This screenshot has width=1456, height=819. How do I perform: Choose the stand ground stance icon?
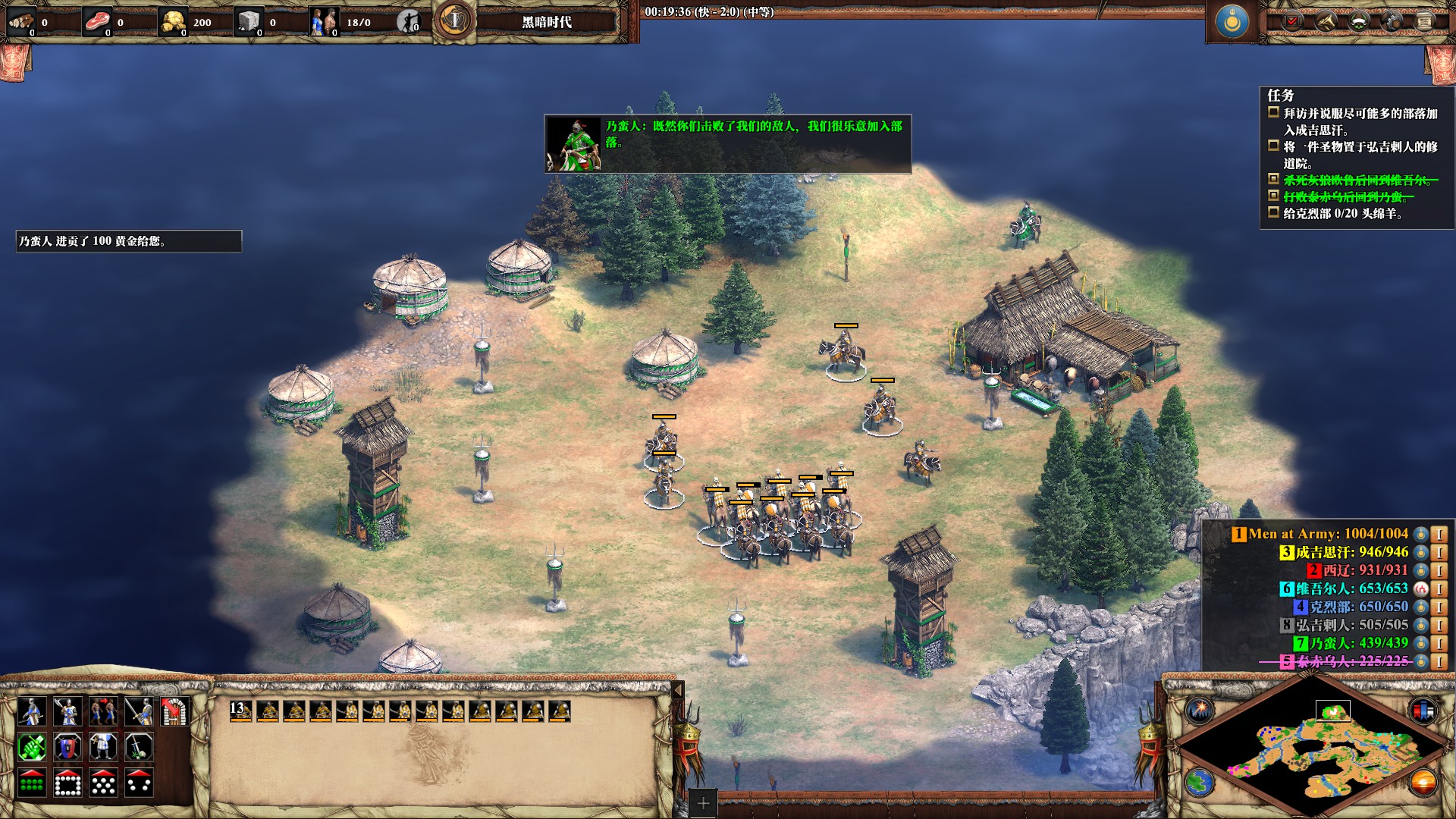coord(103,748)
